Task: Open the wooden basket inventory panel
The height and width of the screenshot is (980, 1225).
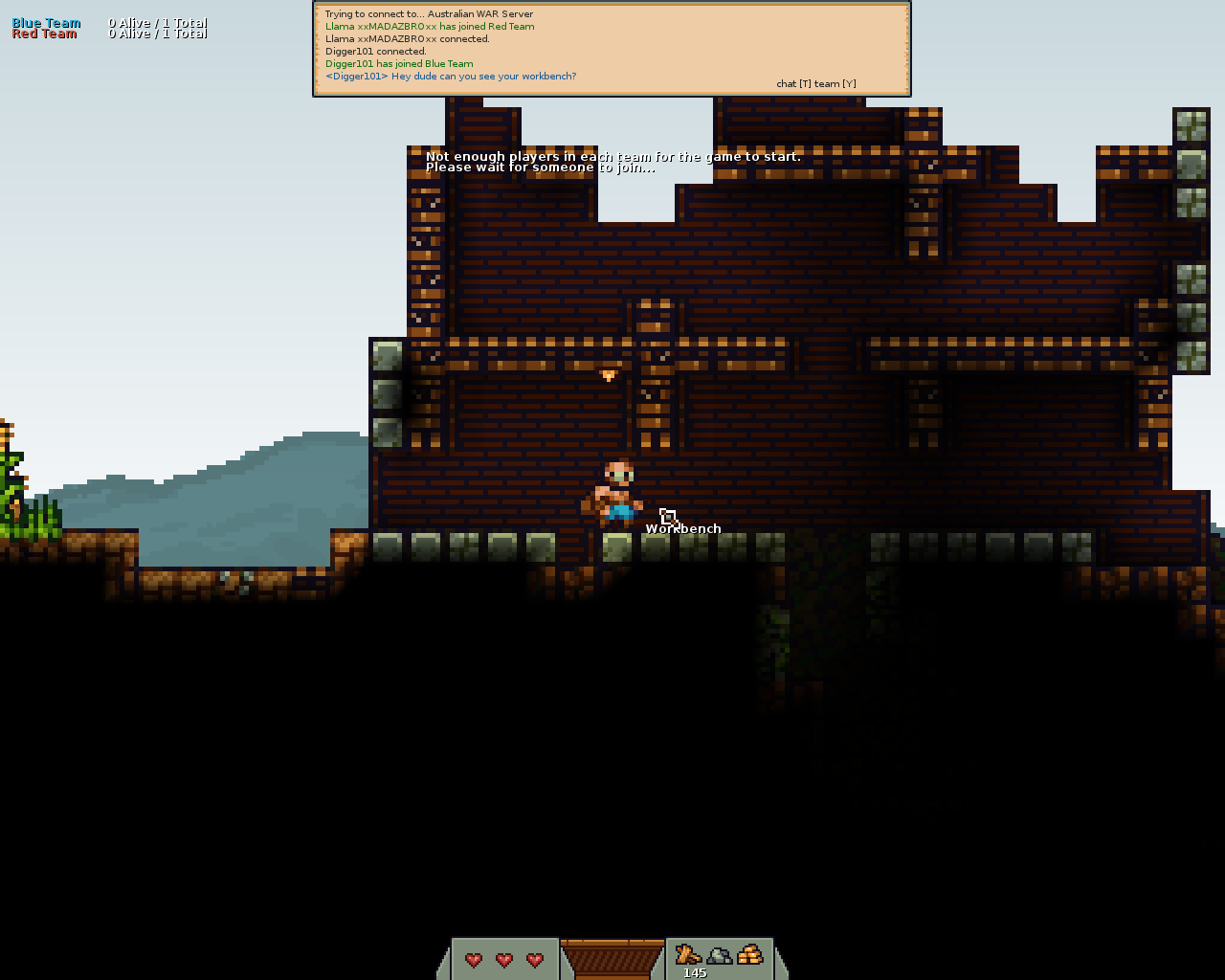Action: coord(612,958)
